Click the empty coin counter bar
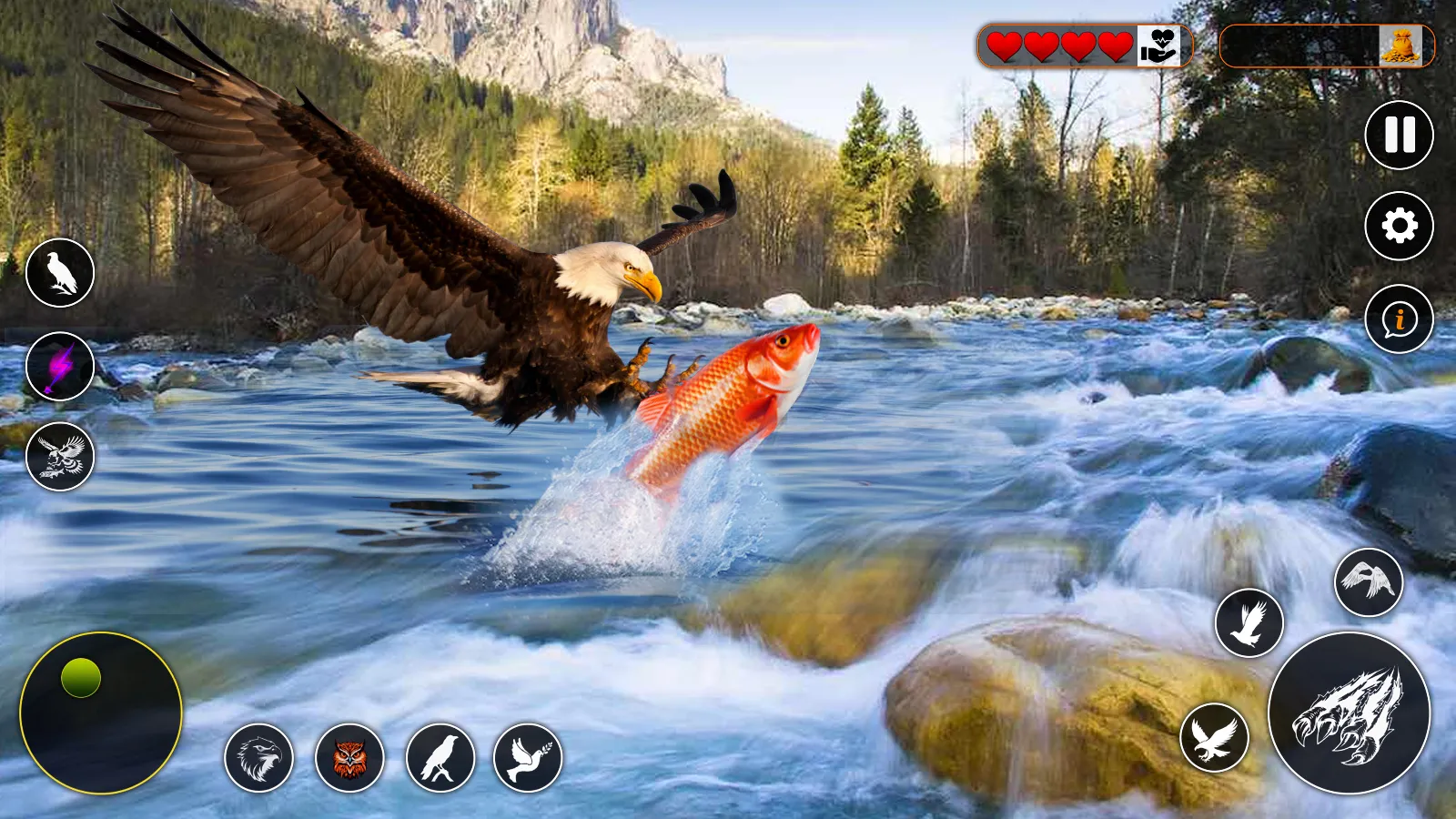This screenshot has width=1456, height=819. (1301, 46)
